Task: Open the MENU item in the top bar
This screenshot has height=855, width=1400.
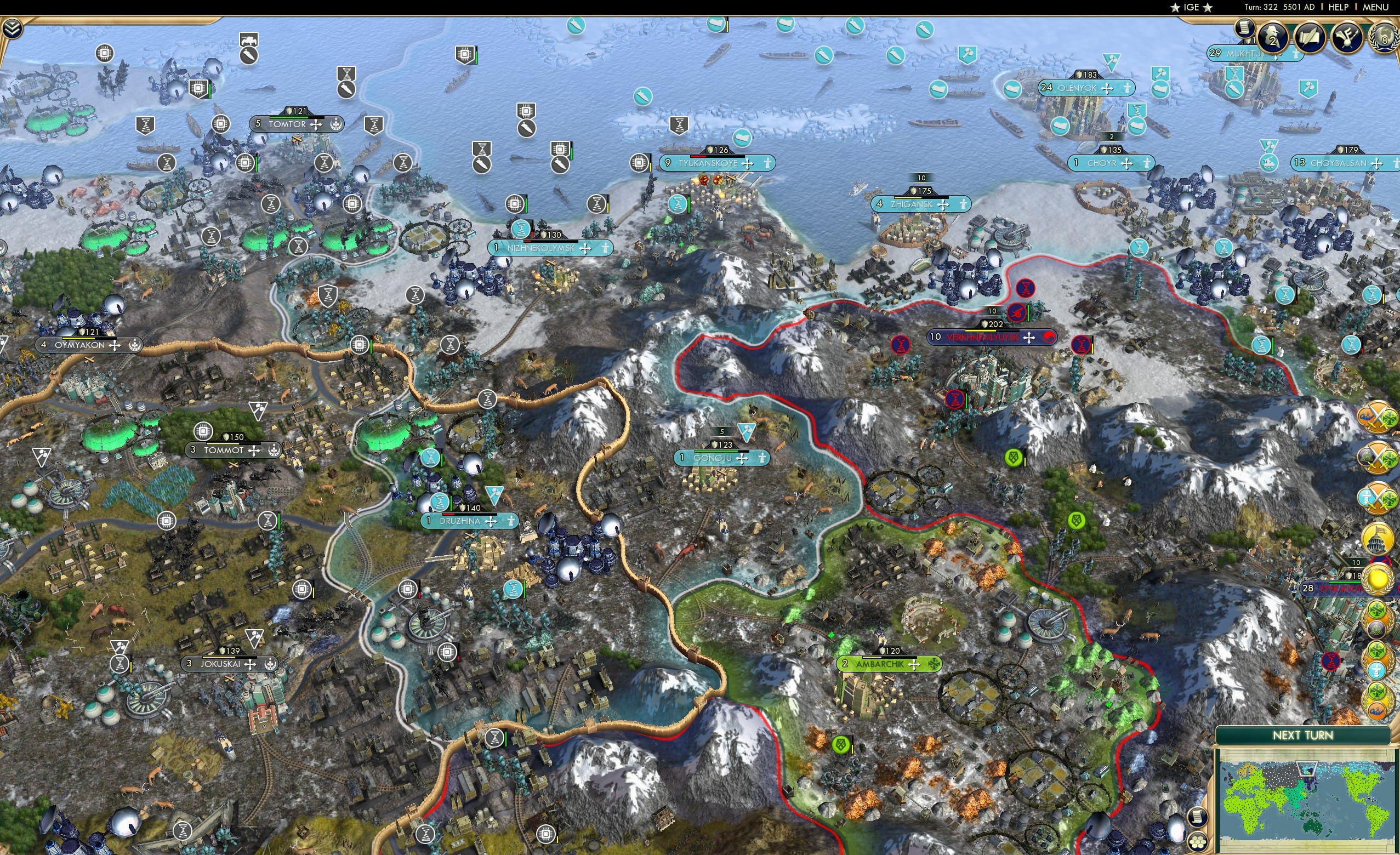Action: point(1375,7)
